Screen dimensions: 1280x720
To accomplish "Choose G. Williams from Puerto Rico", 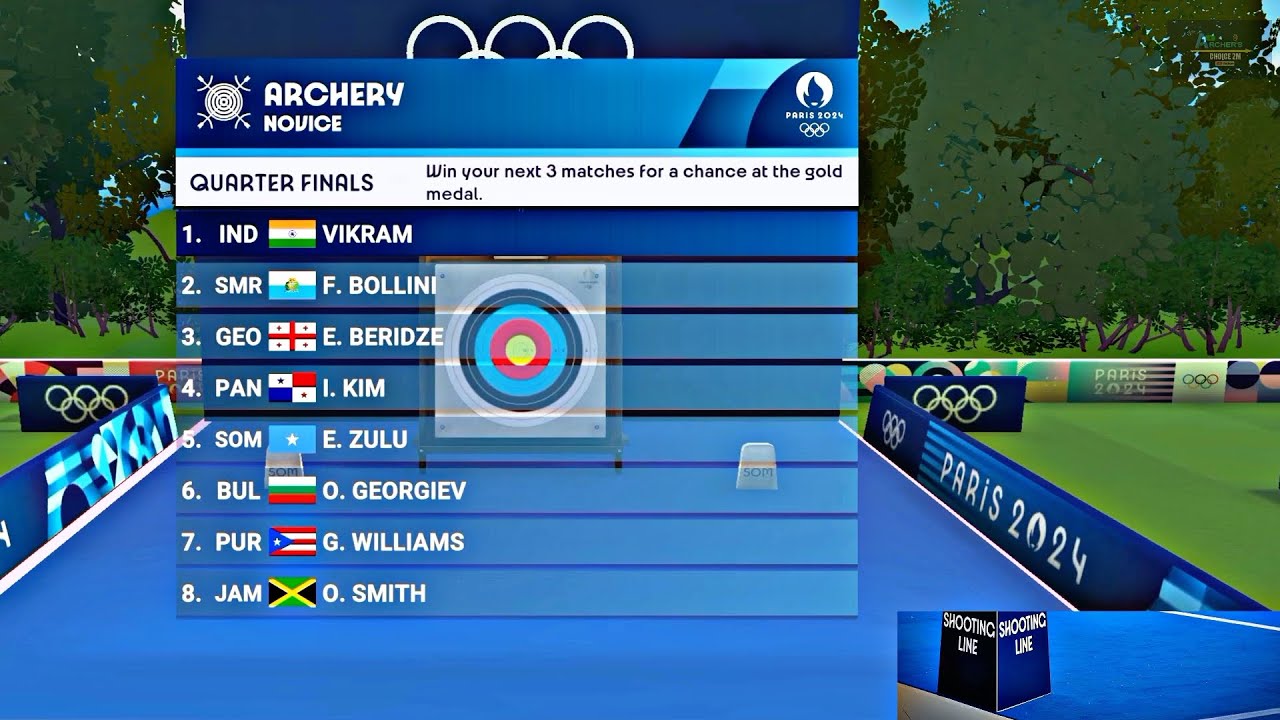I will (516, 542).
